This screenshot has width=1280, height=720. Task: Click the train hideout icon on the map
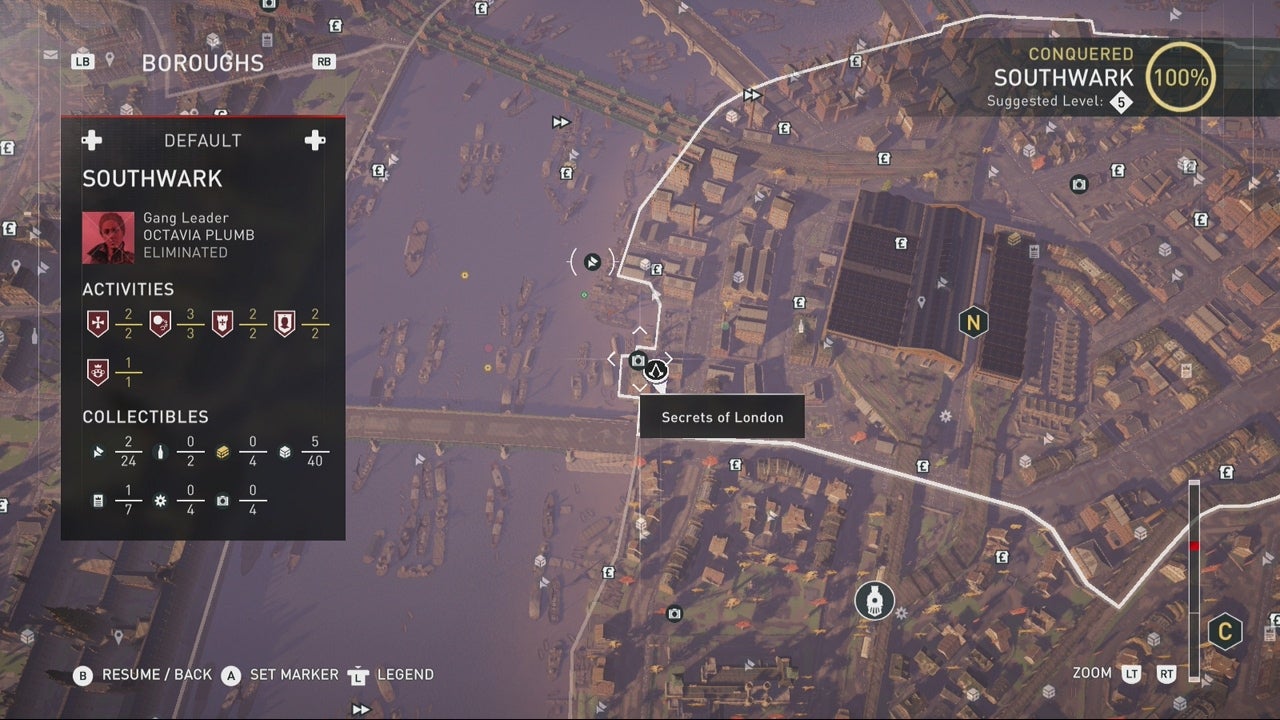(874, 600)
